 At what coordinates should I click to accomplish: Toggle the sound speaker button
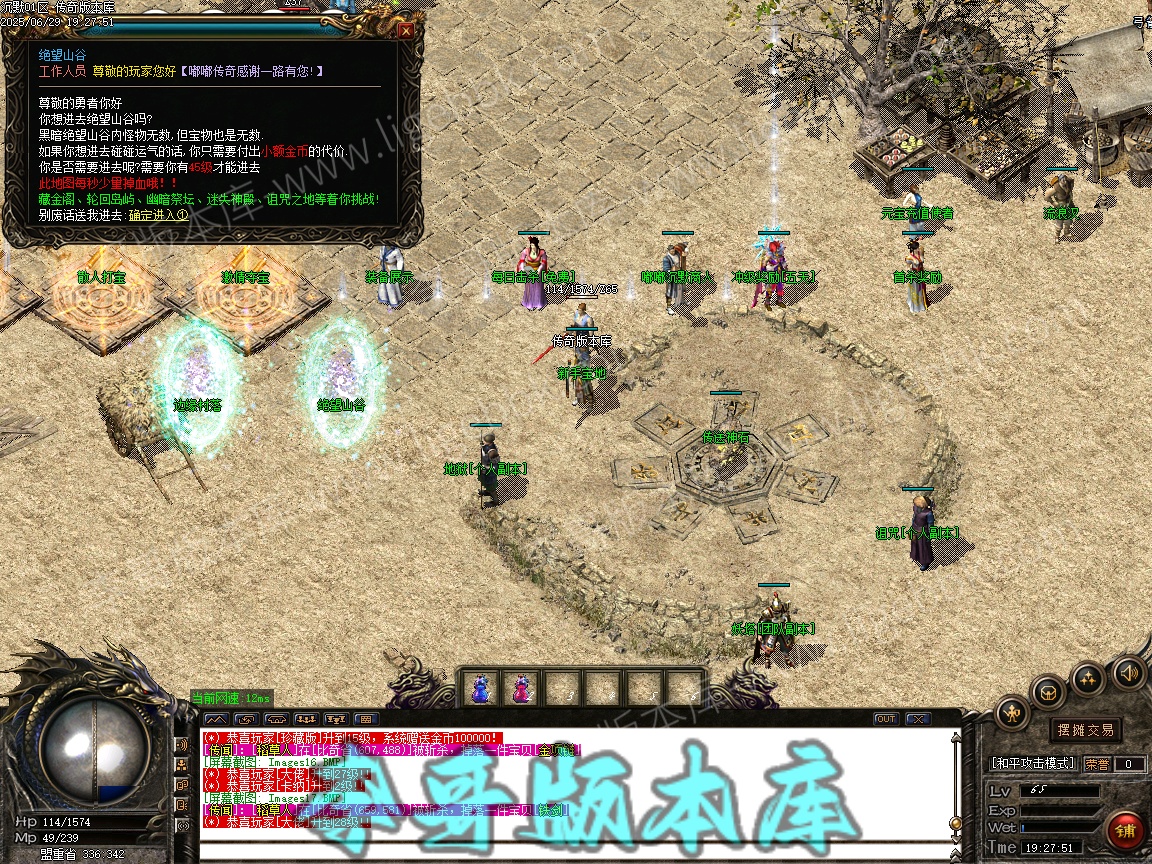[x=1128, y=672]
